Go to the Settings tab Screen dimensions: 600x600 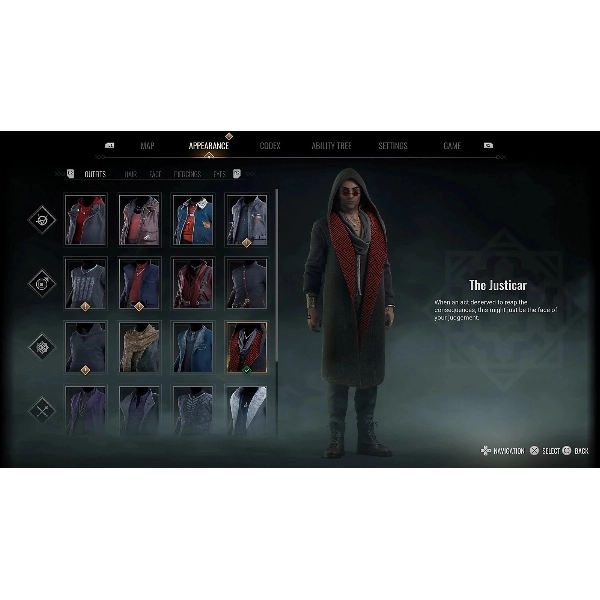point(392,146)
